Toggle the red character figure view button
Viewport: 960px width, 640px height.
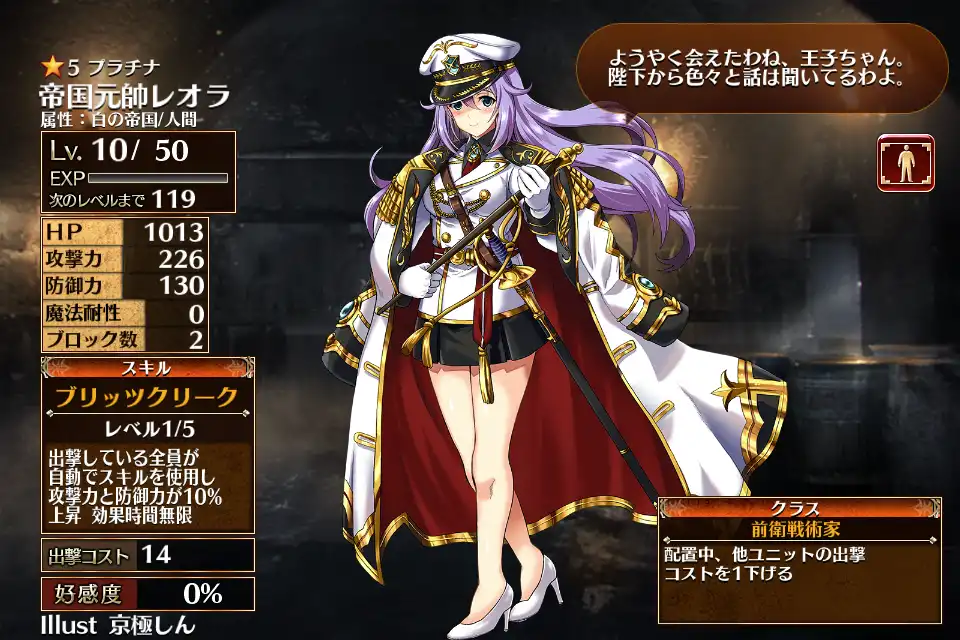click(905, 162)
